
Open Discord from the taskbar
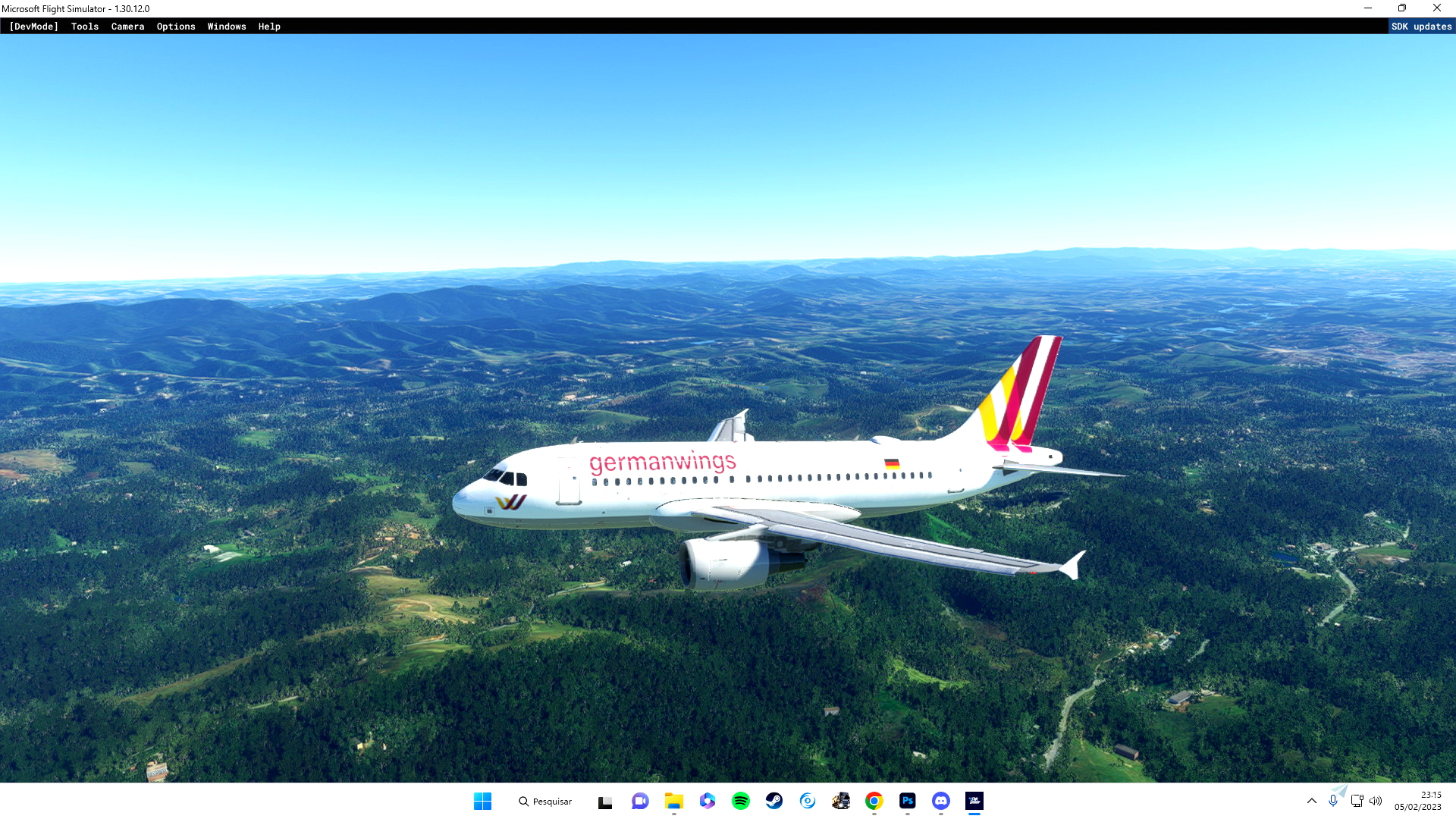(x=940, y=801)
